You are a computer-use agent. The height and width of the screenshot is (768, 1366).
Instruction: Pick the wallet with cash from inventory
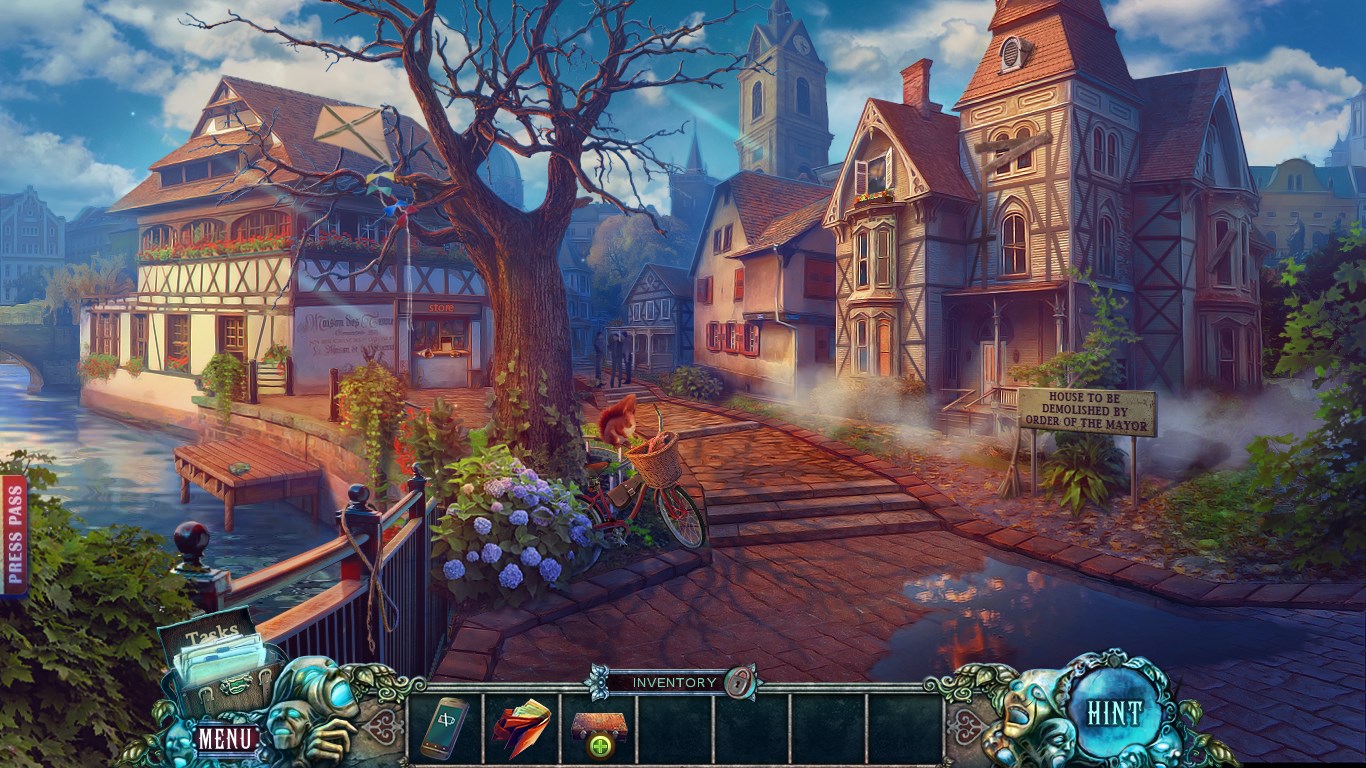click(x=521, y=728)
